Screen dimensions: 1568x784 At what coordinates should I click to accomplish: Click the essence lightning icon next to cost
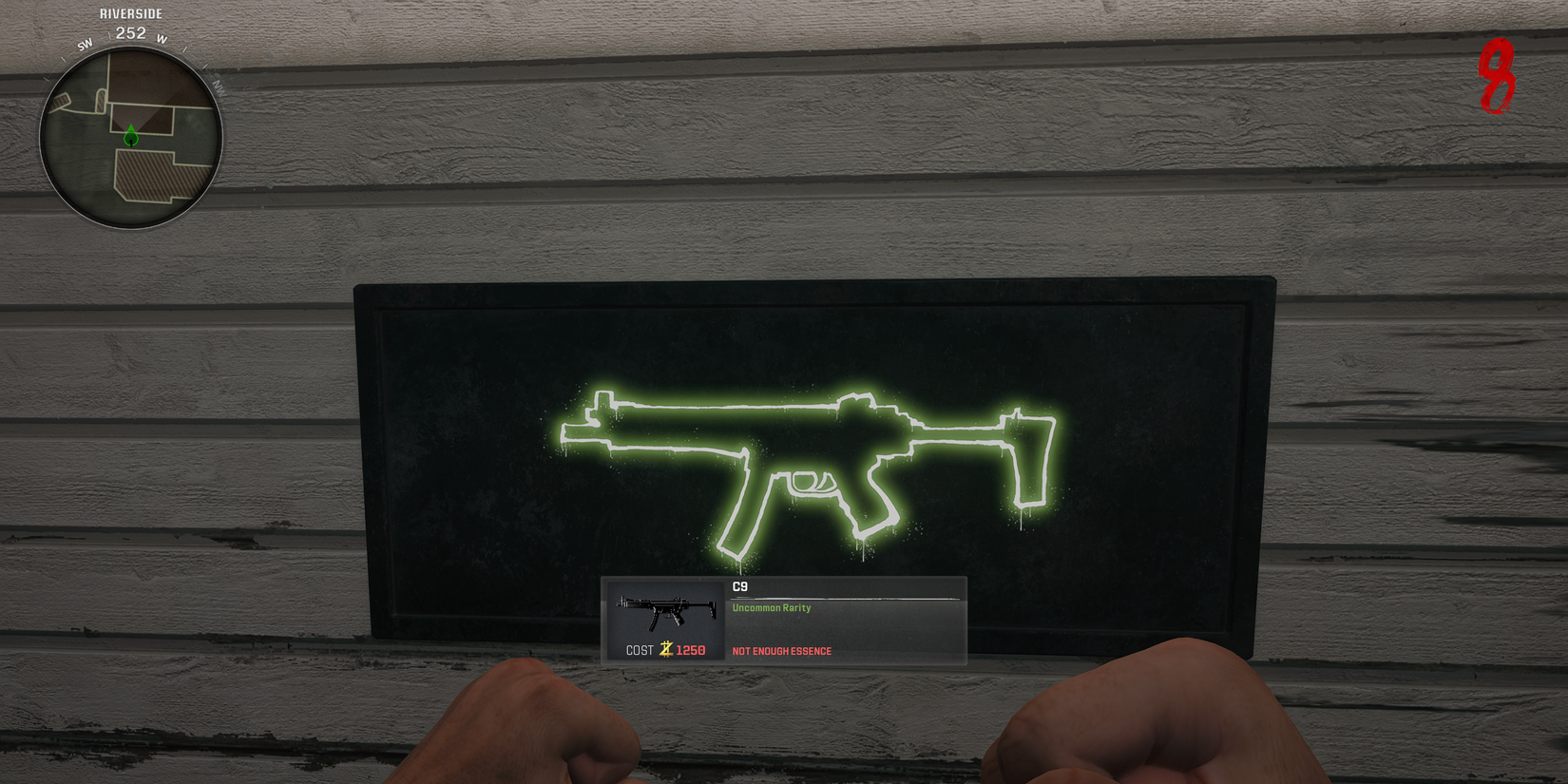pos(665,651)
